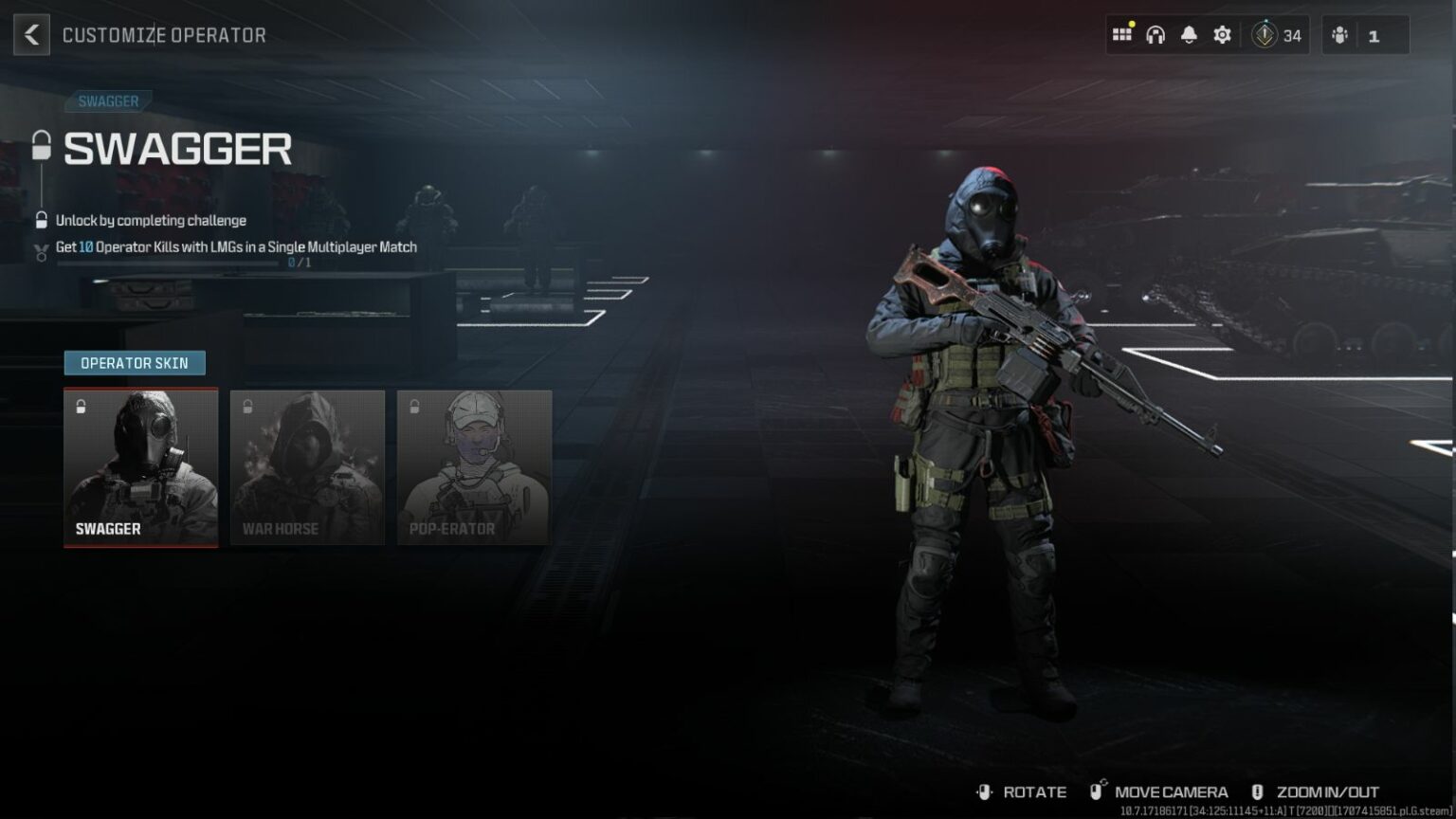1456x819 pixels.
Task: Check notifications via the bell icon
Action: pyautogui.click(x=1189, y=34)
